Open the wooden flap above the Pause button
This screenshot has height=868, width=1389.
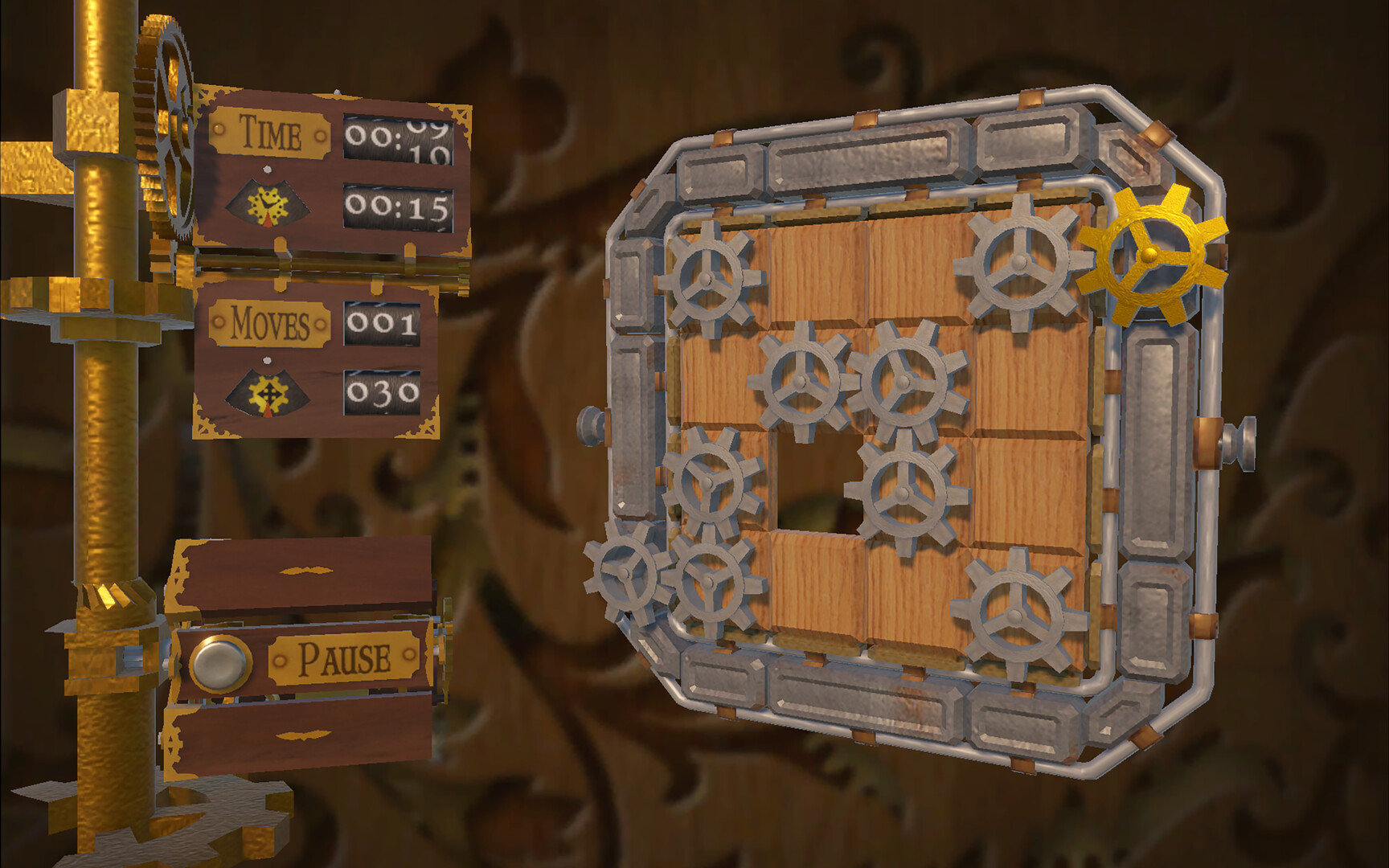click(x=305, y=571)
